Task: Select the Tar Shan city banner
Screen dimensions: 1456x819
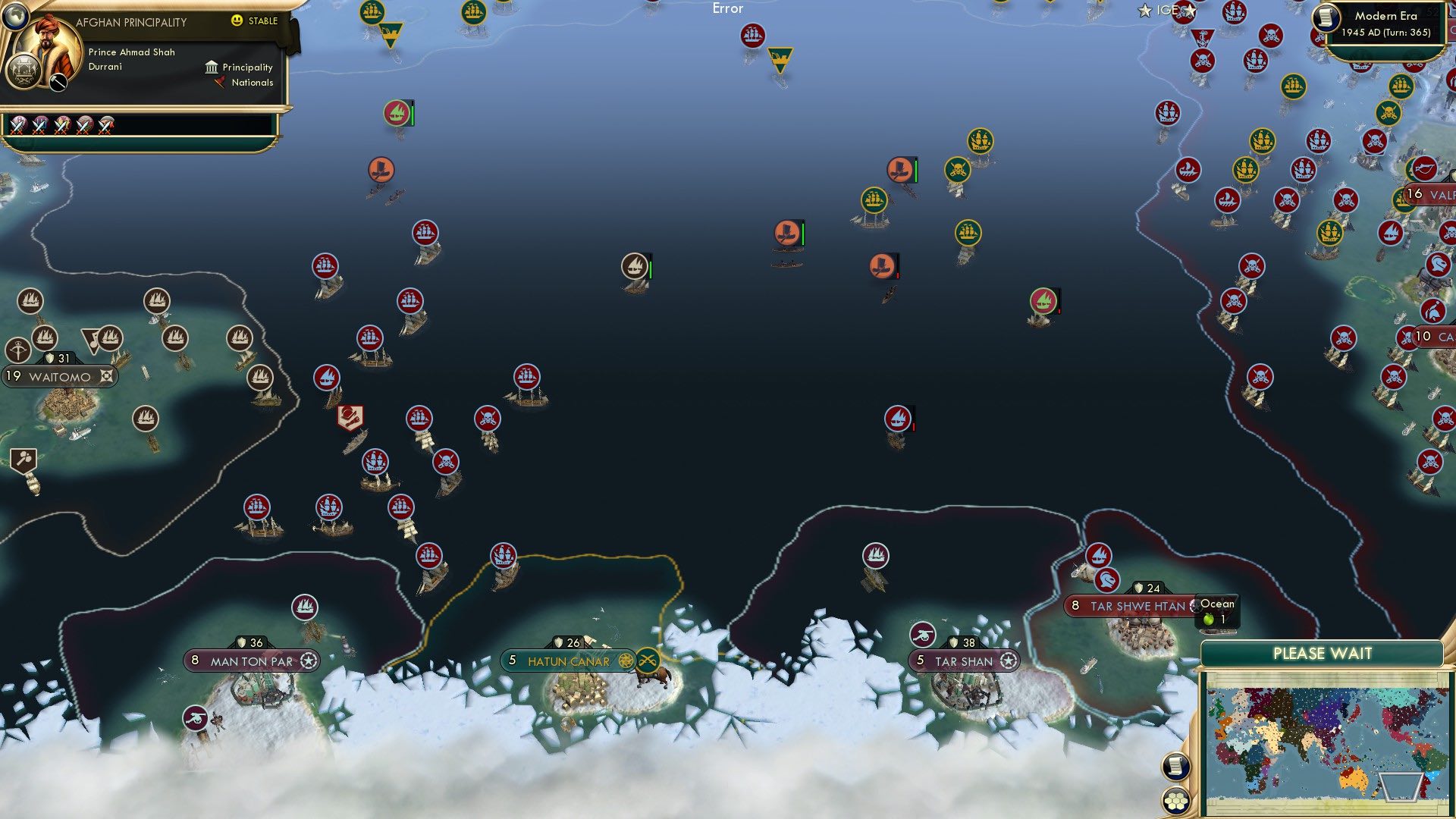Action: (963, 661)
